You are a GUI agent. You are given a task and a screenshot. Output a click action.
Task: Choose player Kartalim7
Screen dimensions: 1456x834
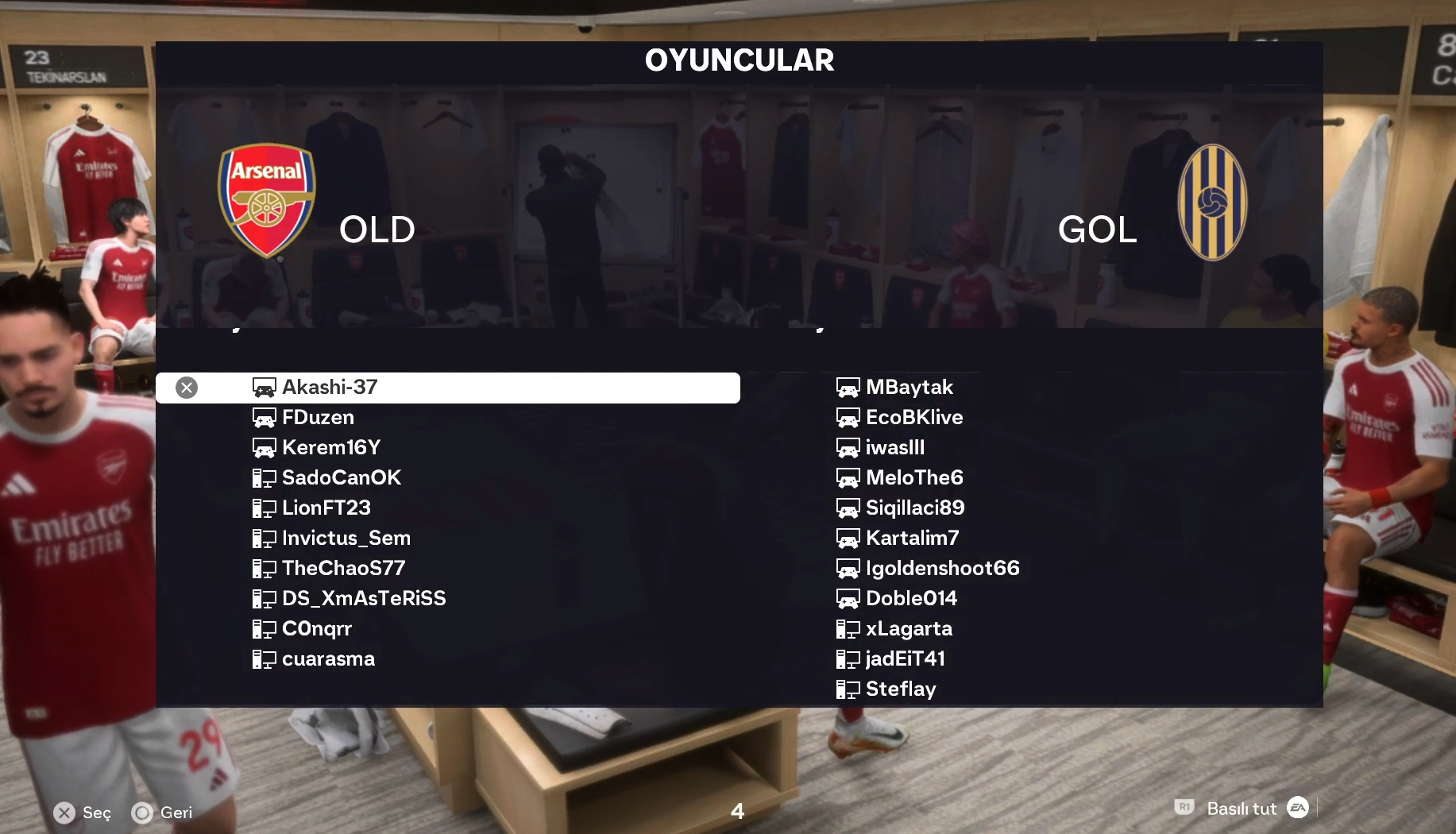pos(912,539)
